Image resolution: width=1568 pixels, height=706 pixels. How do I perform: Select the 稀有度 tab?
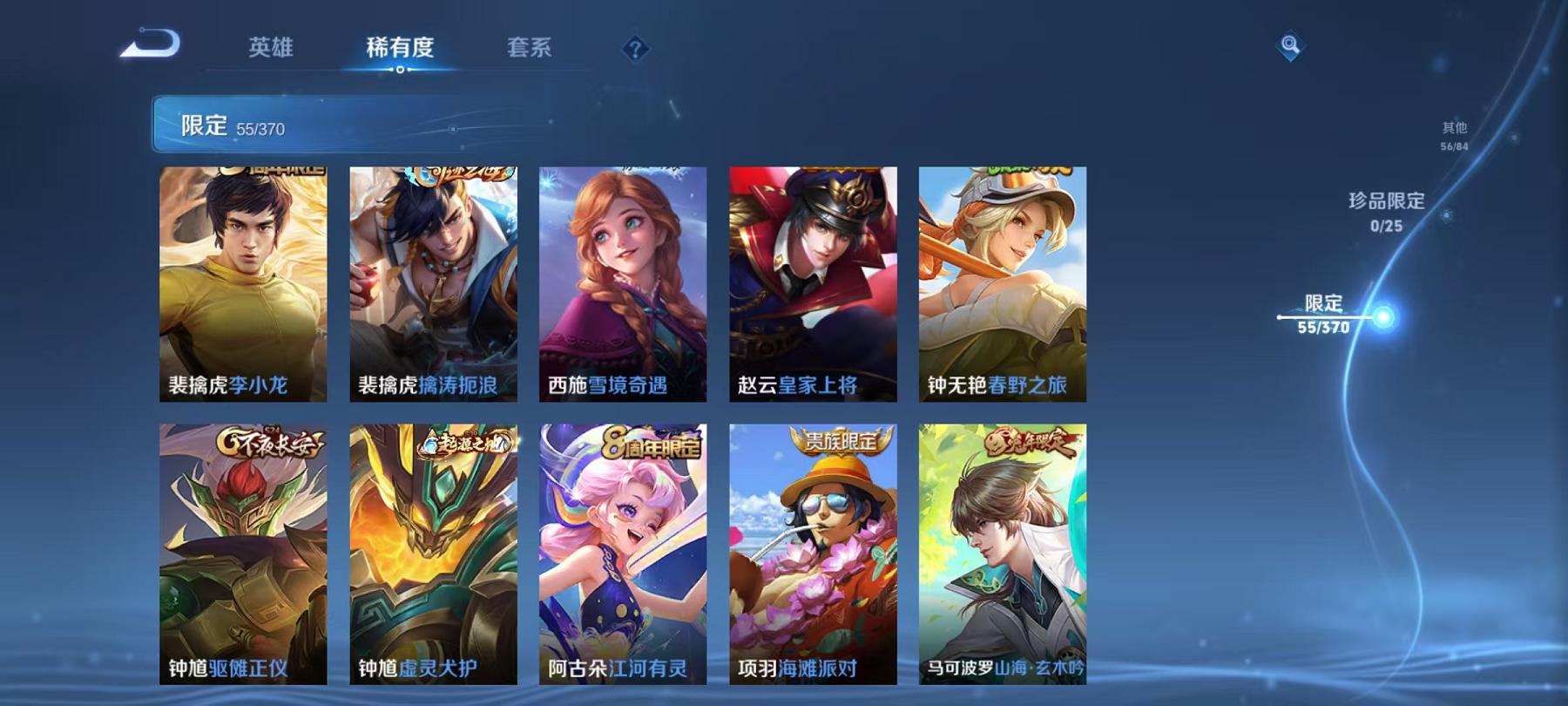pos(400,50)
